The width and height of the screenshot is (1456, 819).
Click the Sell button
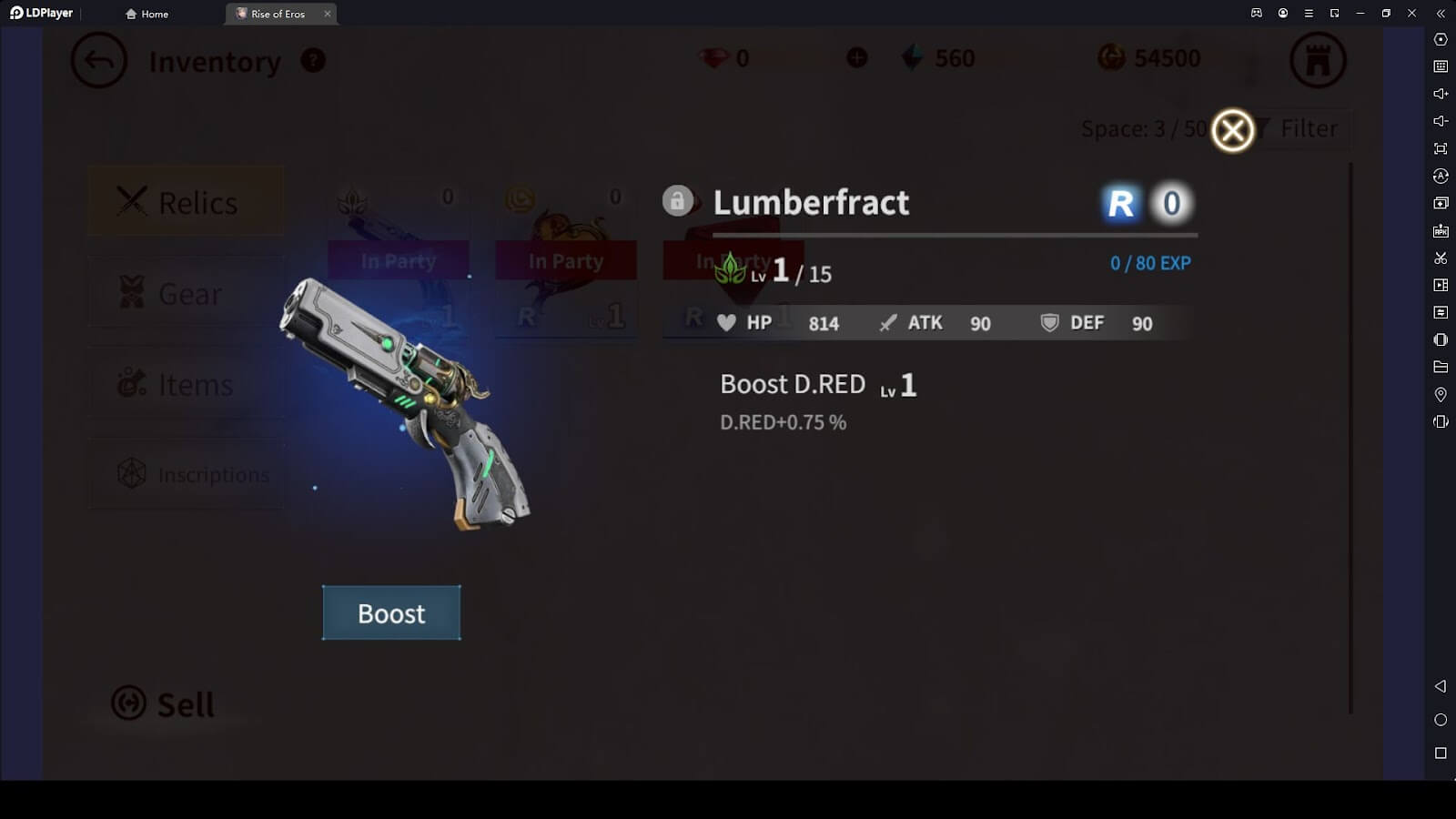click(x=164, y=703)
